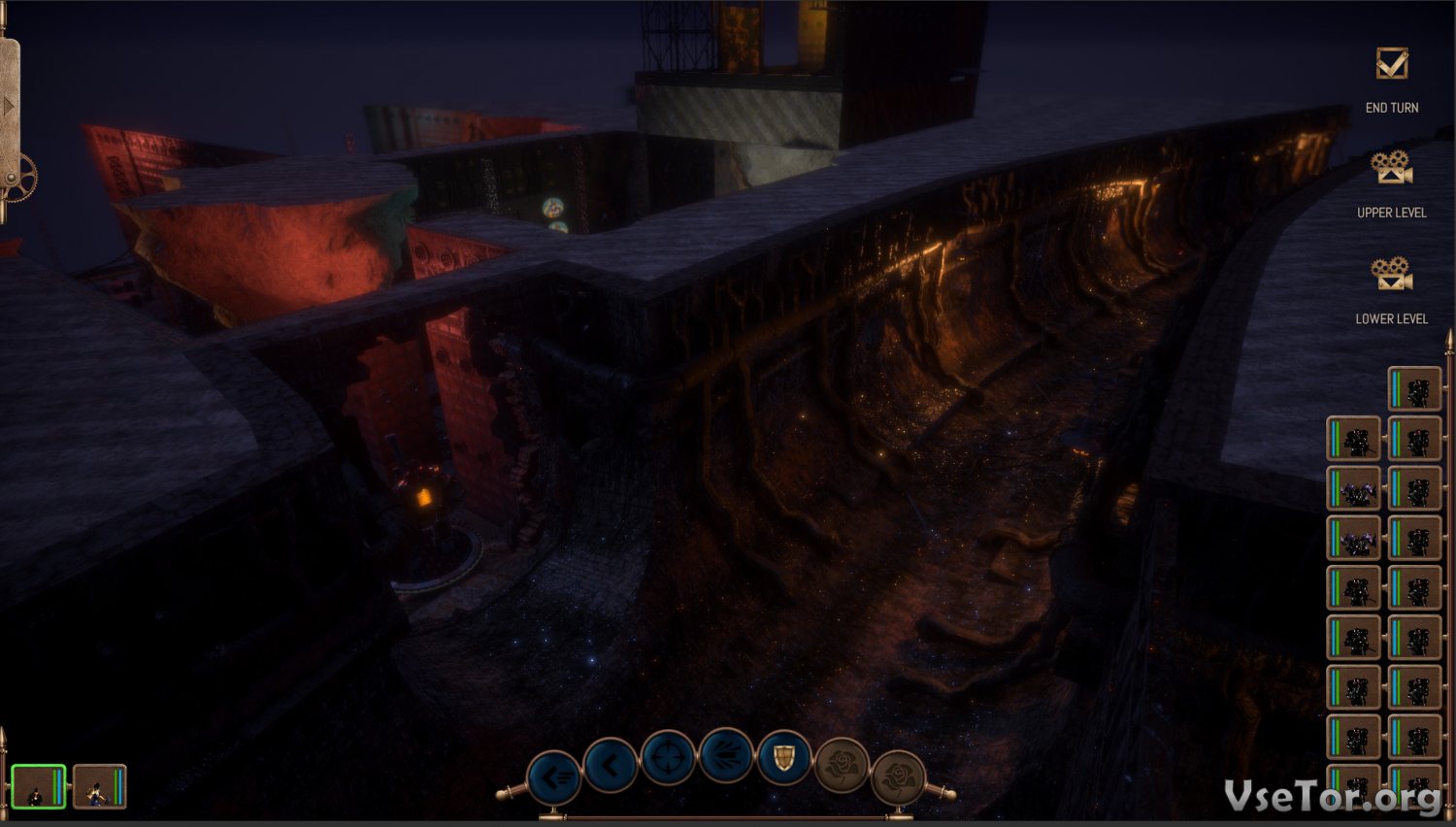End the current turn

(1392, 66)
